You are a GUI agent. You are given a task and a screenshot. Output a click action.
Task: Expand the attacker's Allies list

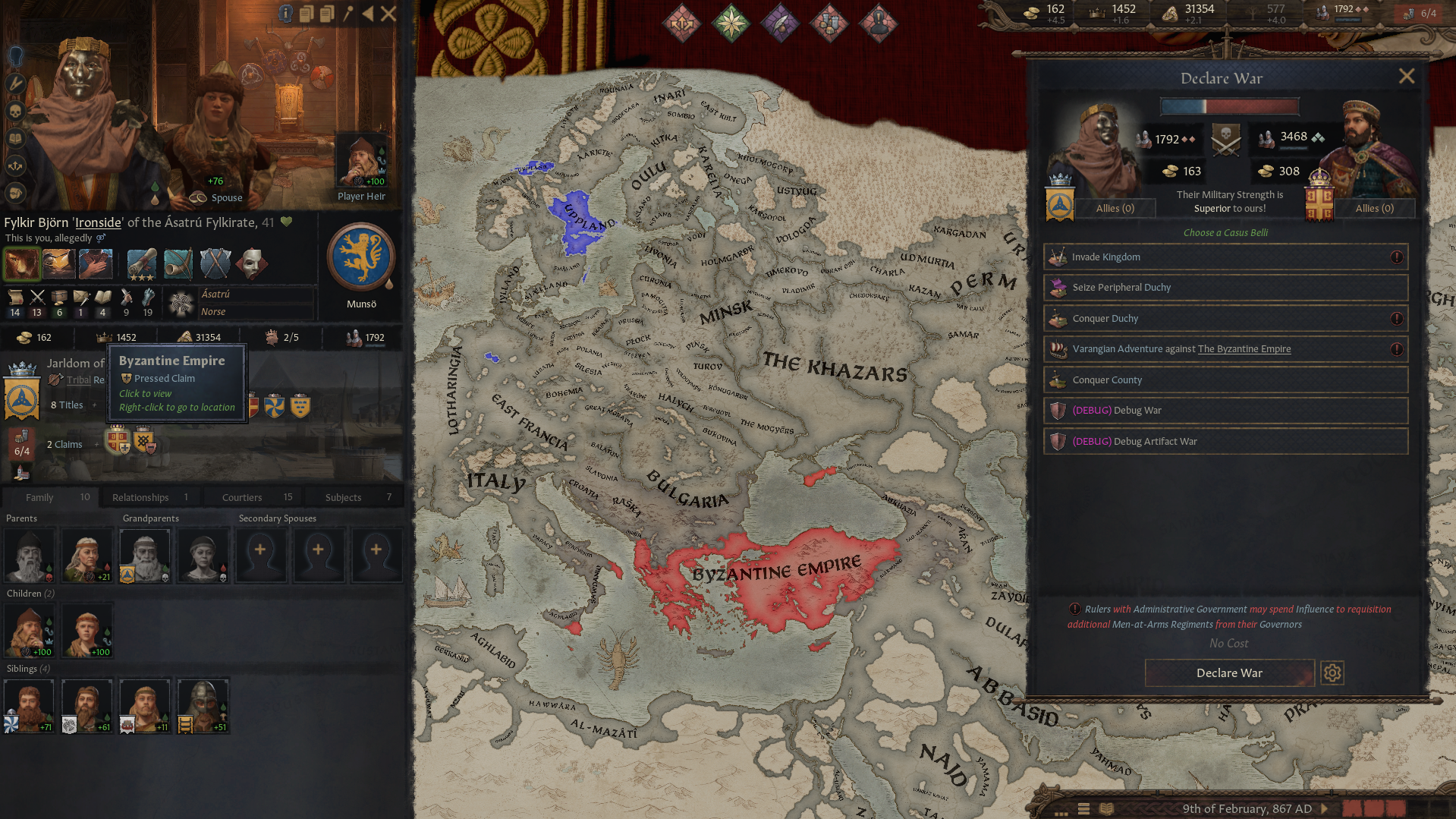[1115, 208]
